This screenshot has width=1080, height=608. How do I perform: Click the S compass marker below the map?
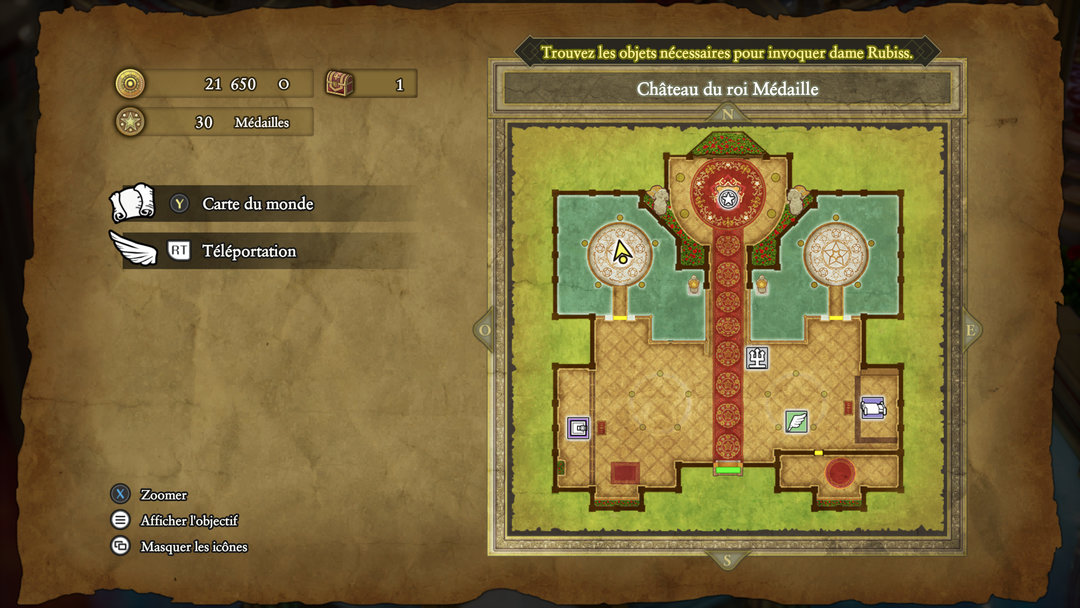[727, 560]
